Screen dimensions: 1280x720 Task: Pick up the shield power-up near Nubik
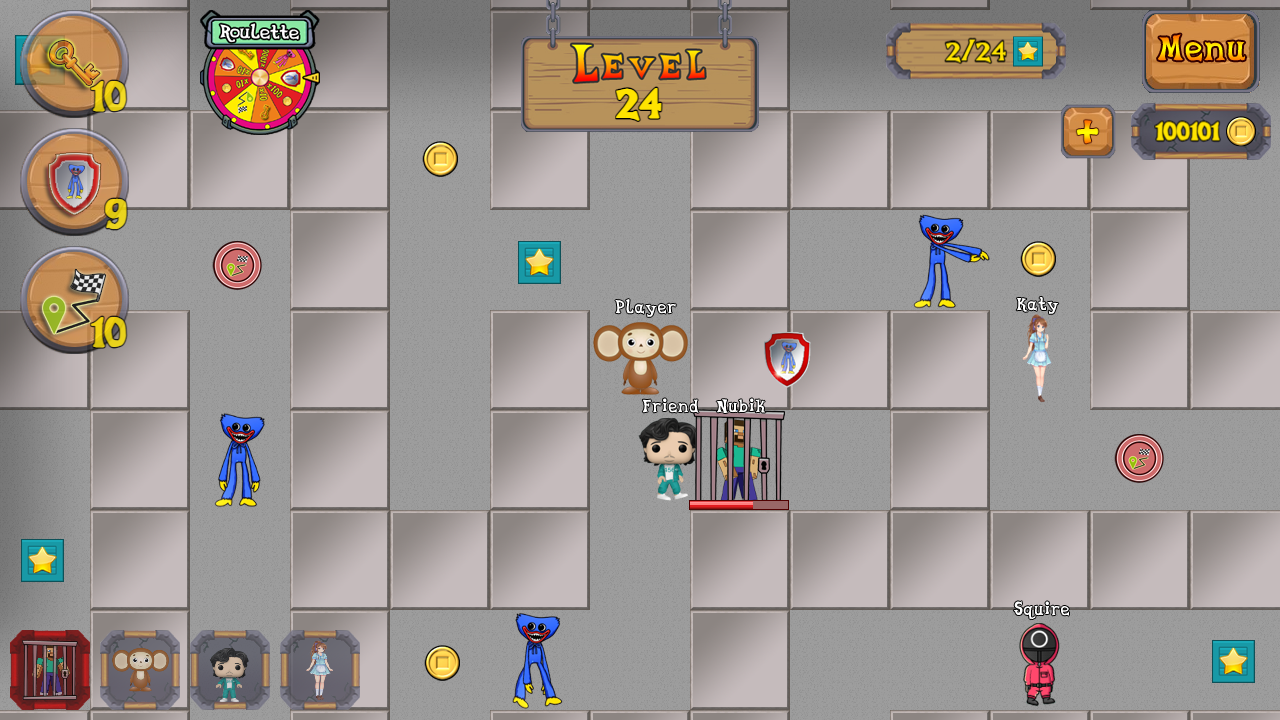coord(786,358)
